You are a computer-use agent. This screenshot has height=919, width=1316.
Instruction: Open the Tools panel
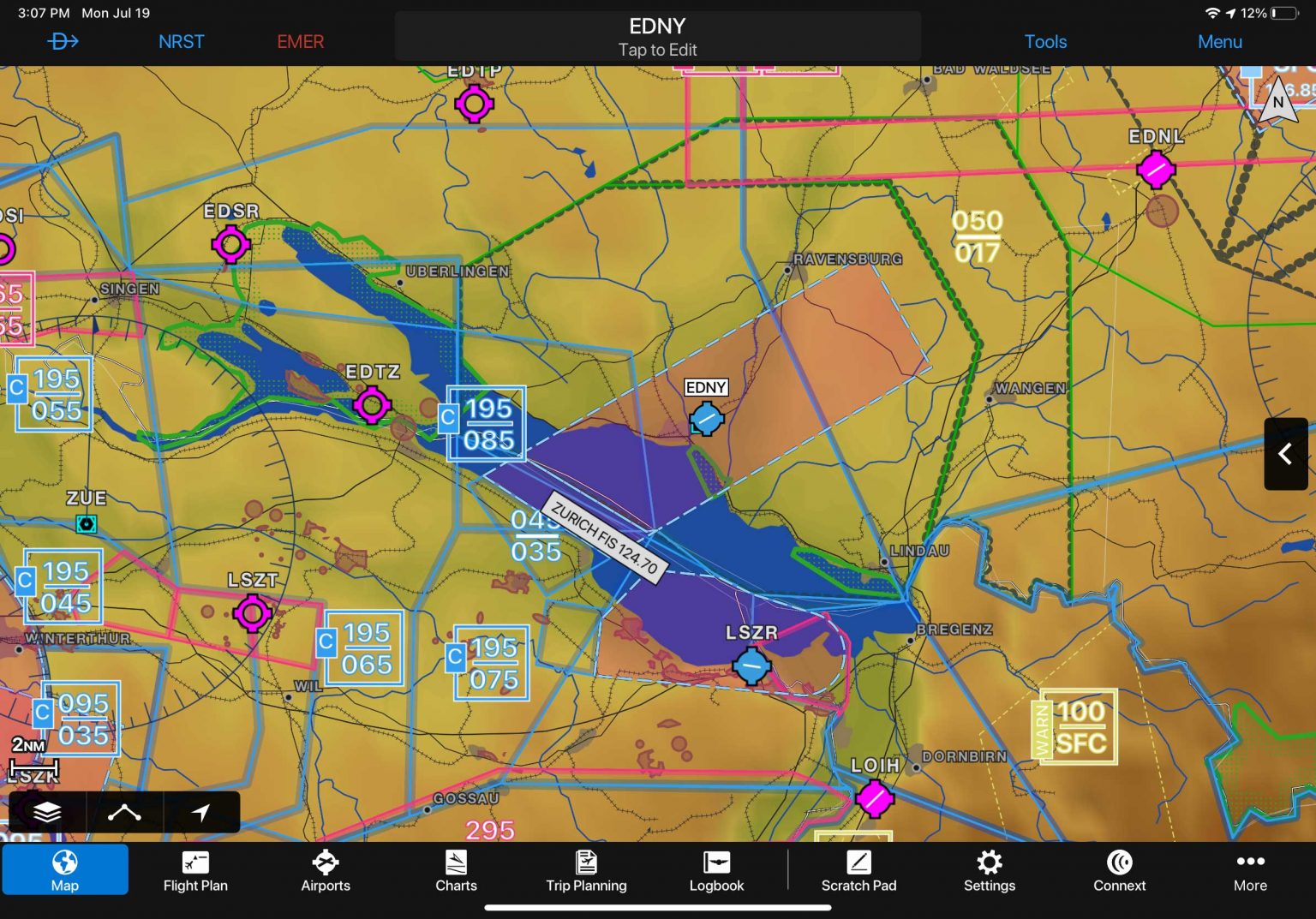[1045, 40]
